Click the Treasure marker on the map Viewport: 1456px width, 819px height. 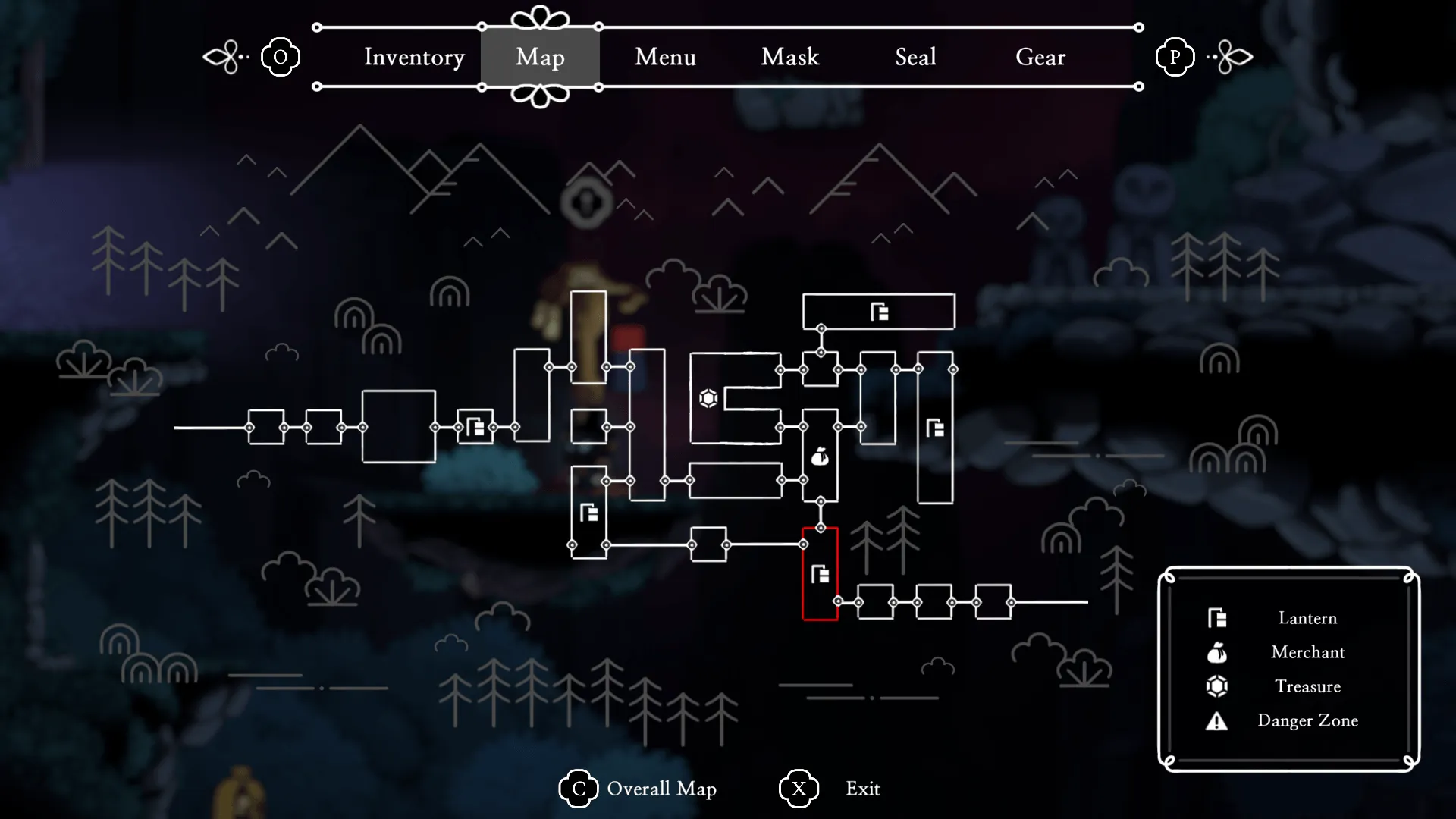click(708, 398)
